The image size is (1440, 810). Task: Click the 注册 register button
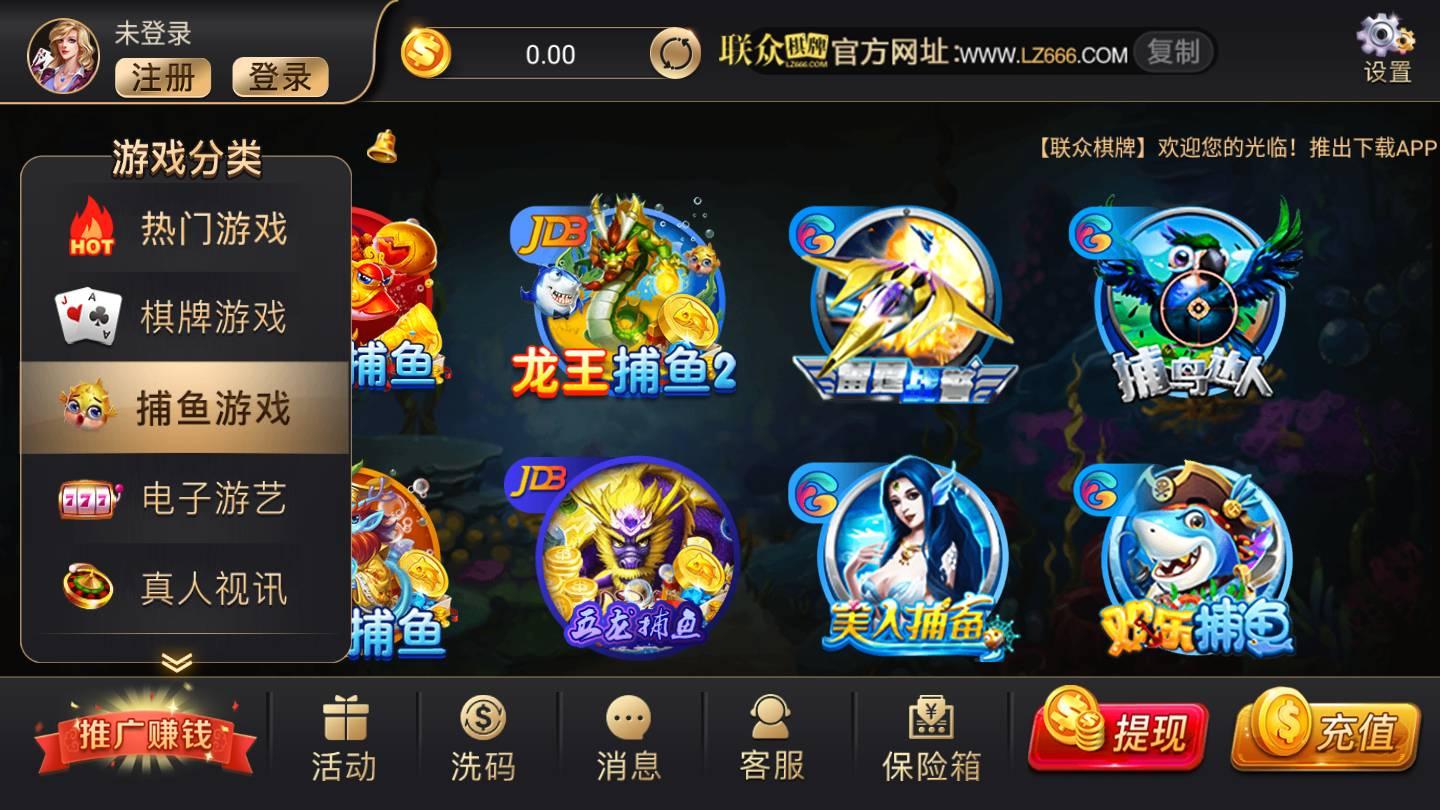[x=162, y=77]
